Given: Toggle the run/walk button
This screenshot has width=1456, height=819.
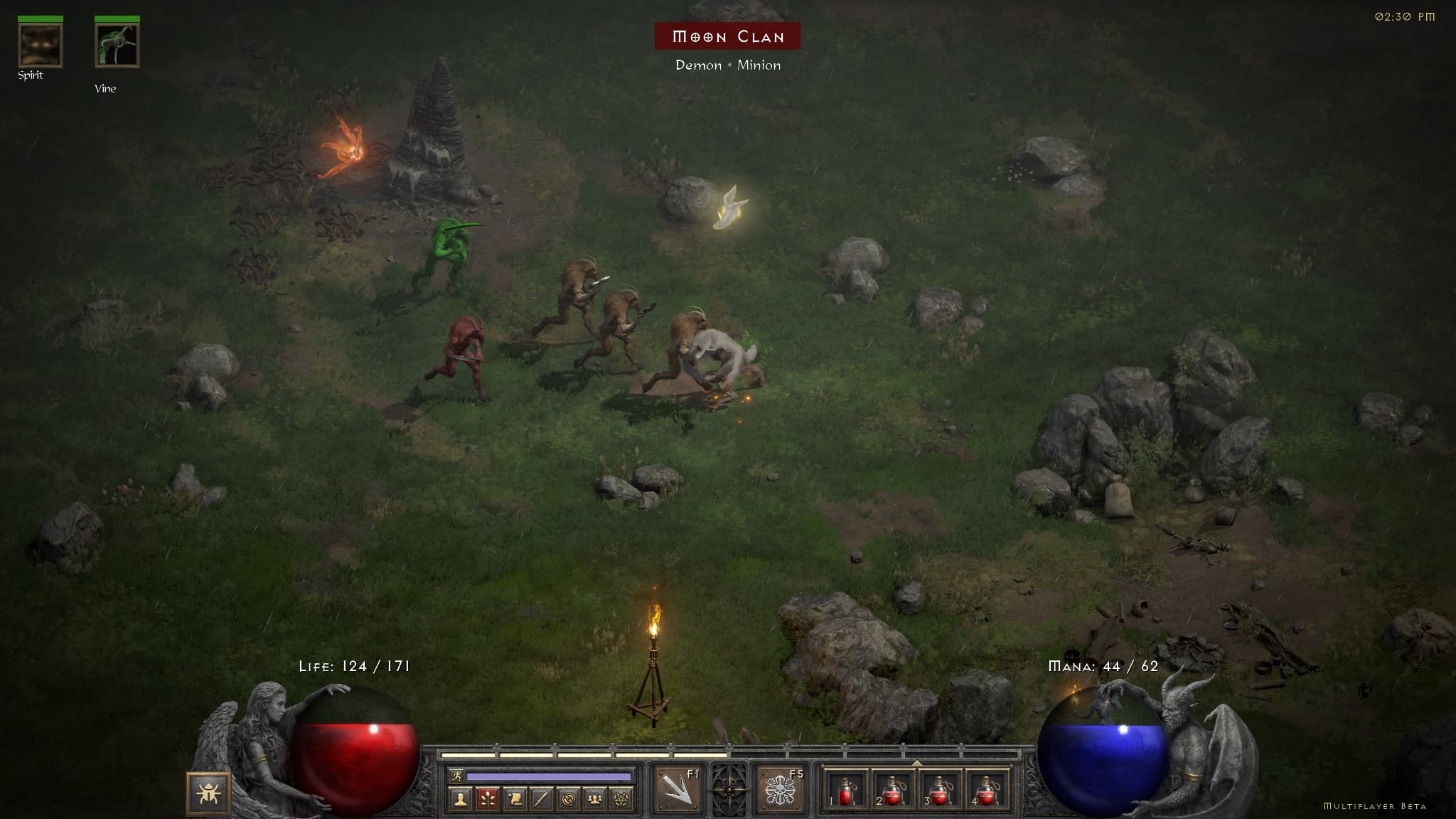Looking at the screenshot, I should click(457, 776).
